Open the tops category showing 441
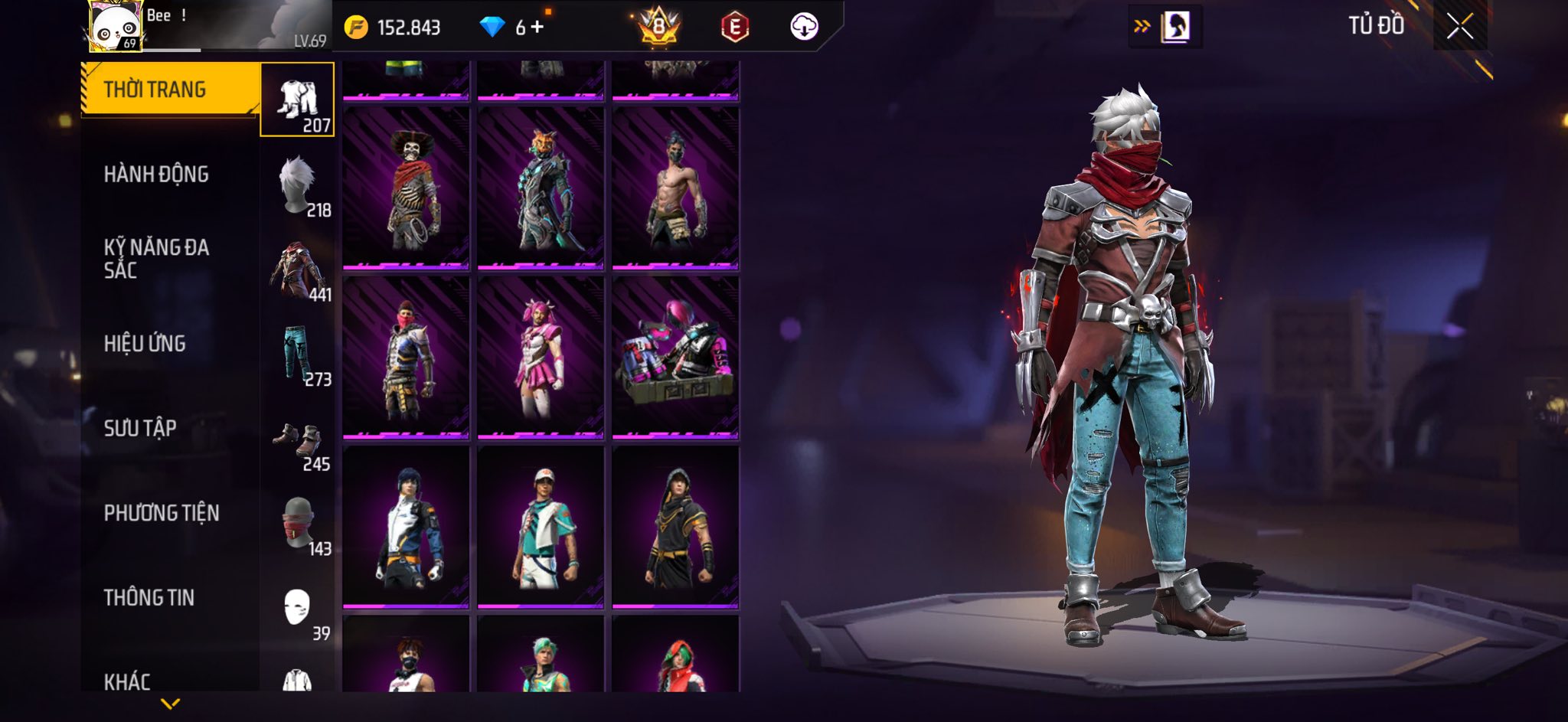This screenshot has height=722, width=1568. pyautogui.click(x=298, y=270)
